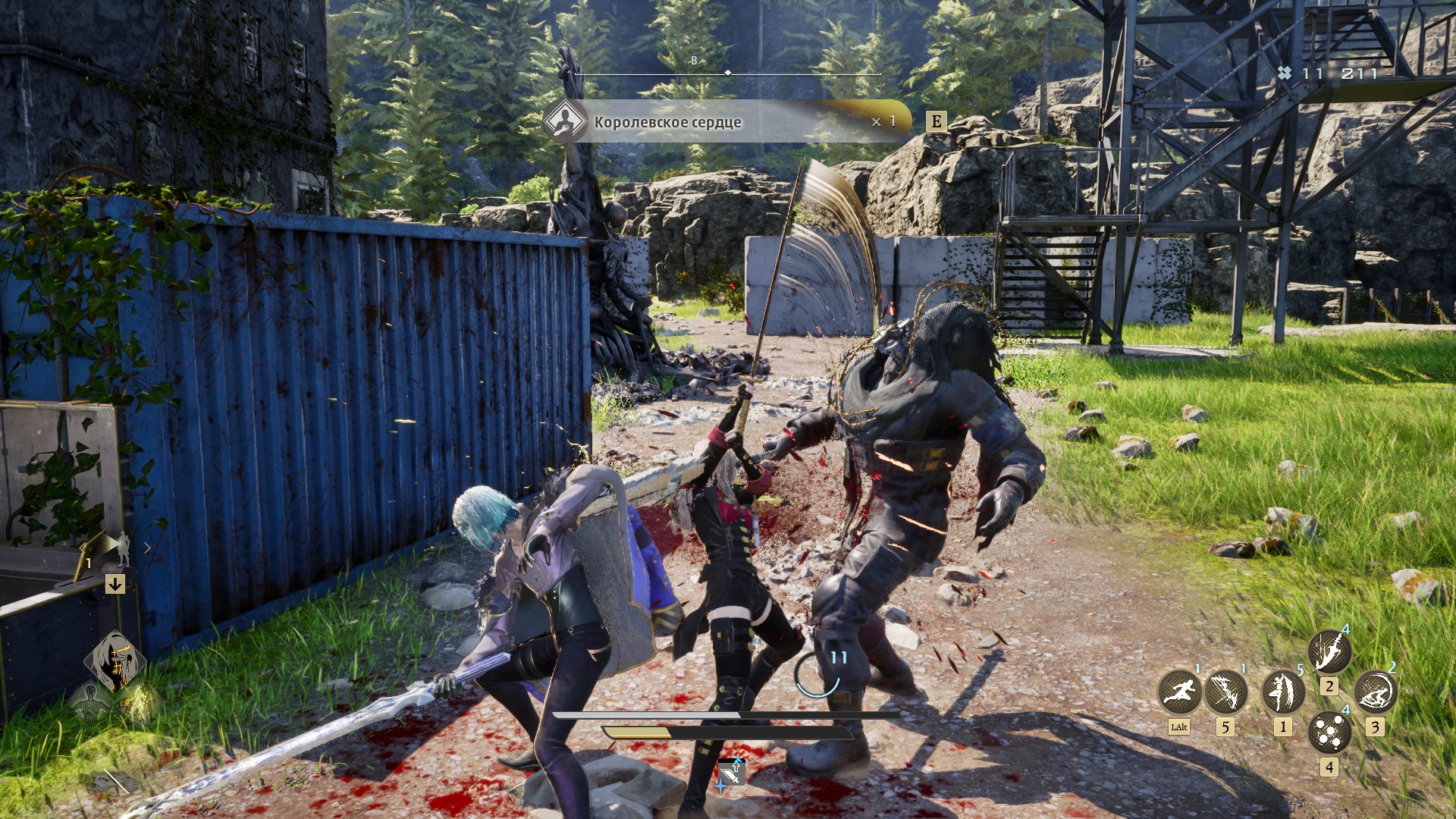The height and width of the screenshot is (819, 1456).
Task: Use the bow and arrow skill
Action: [1225, 692]
